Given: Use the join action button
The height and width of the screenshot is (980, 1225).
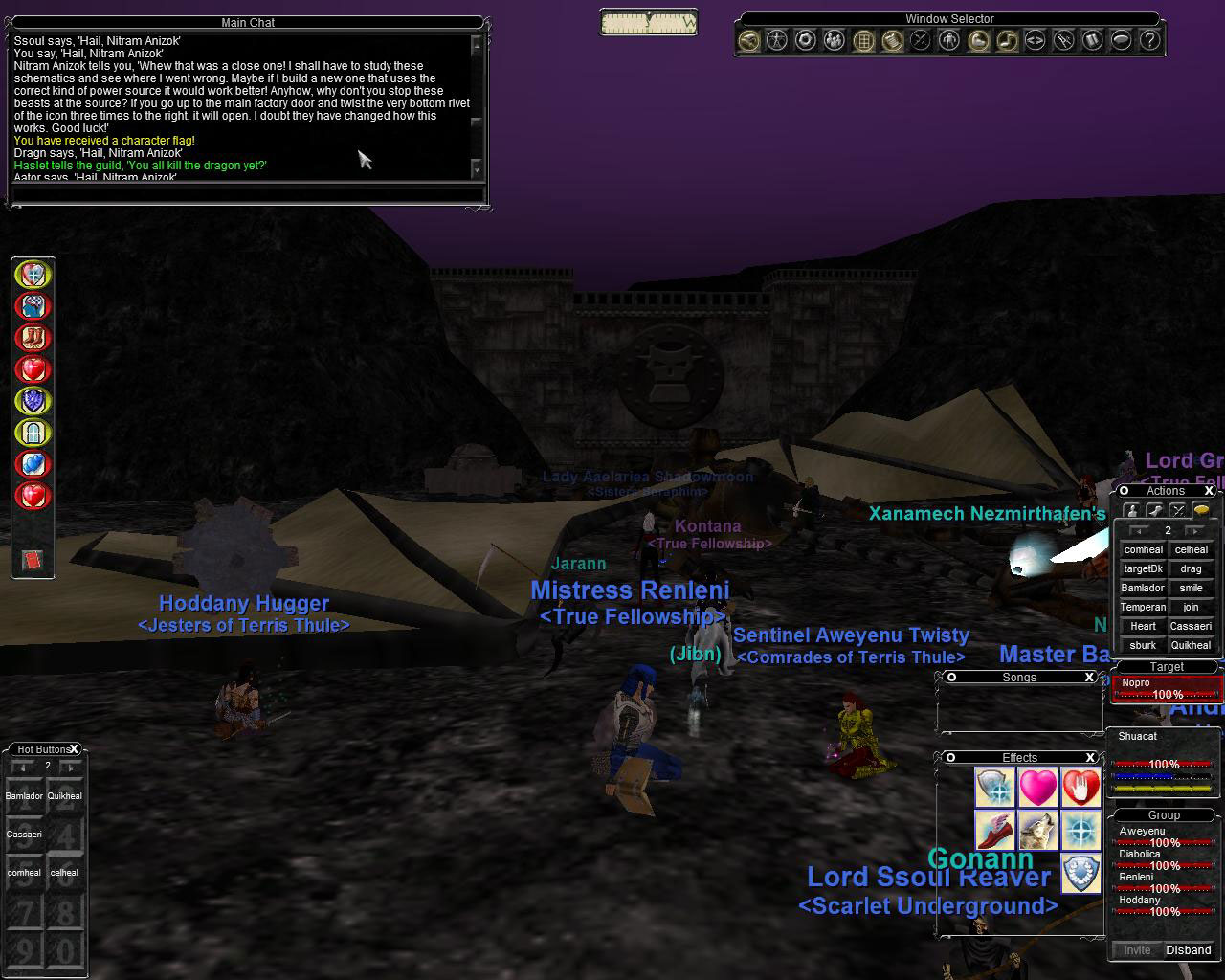Looking at the screenshot, I should (x=1191, y=607).
